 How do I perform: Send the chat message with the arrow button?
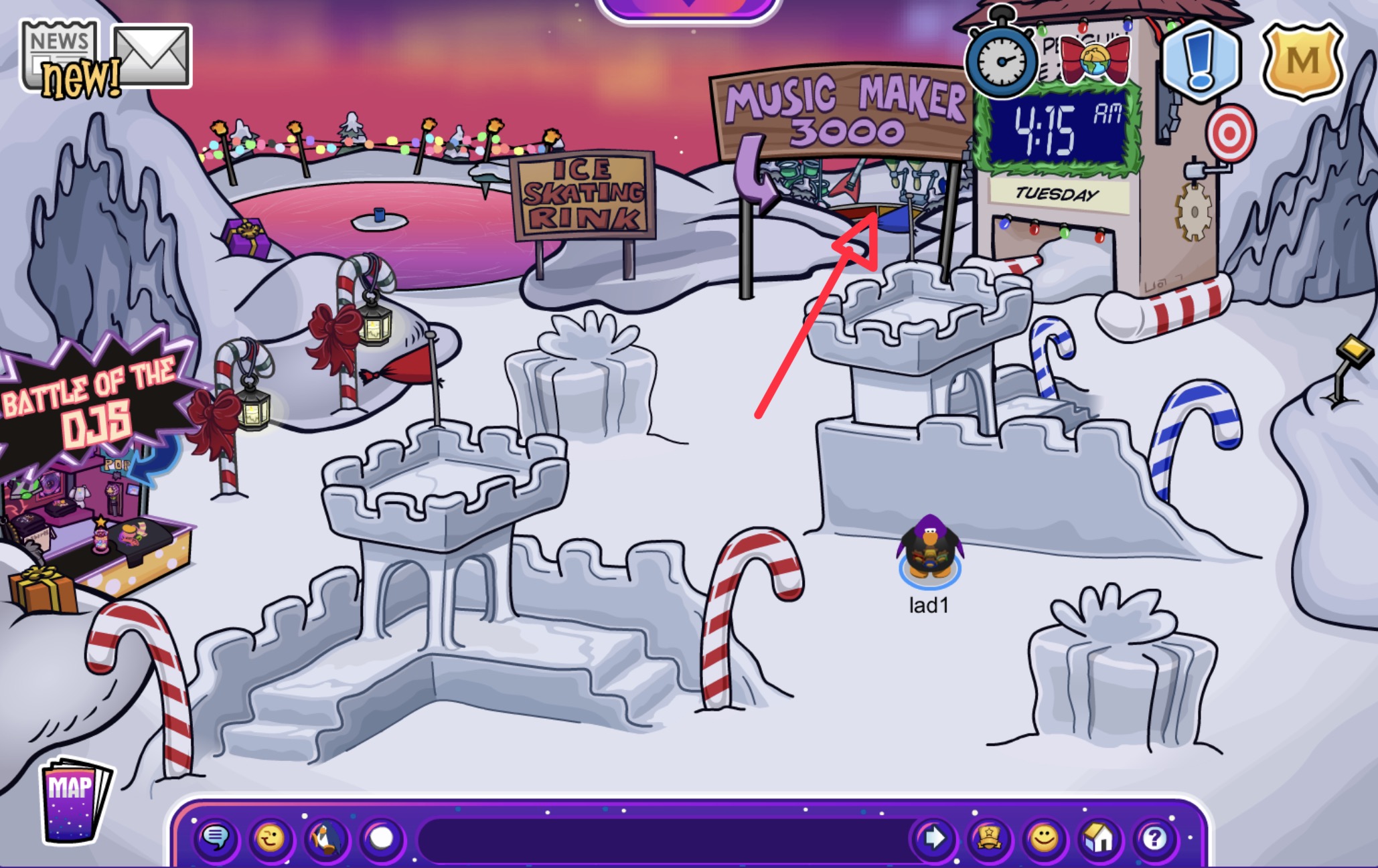pos(934,837)
